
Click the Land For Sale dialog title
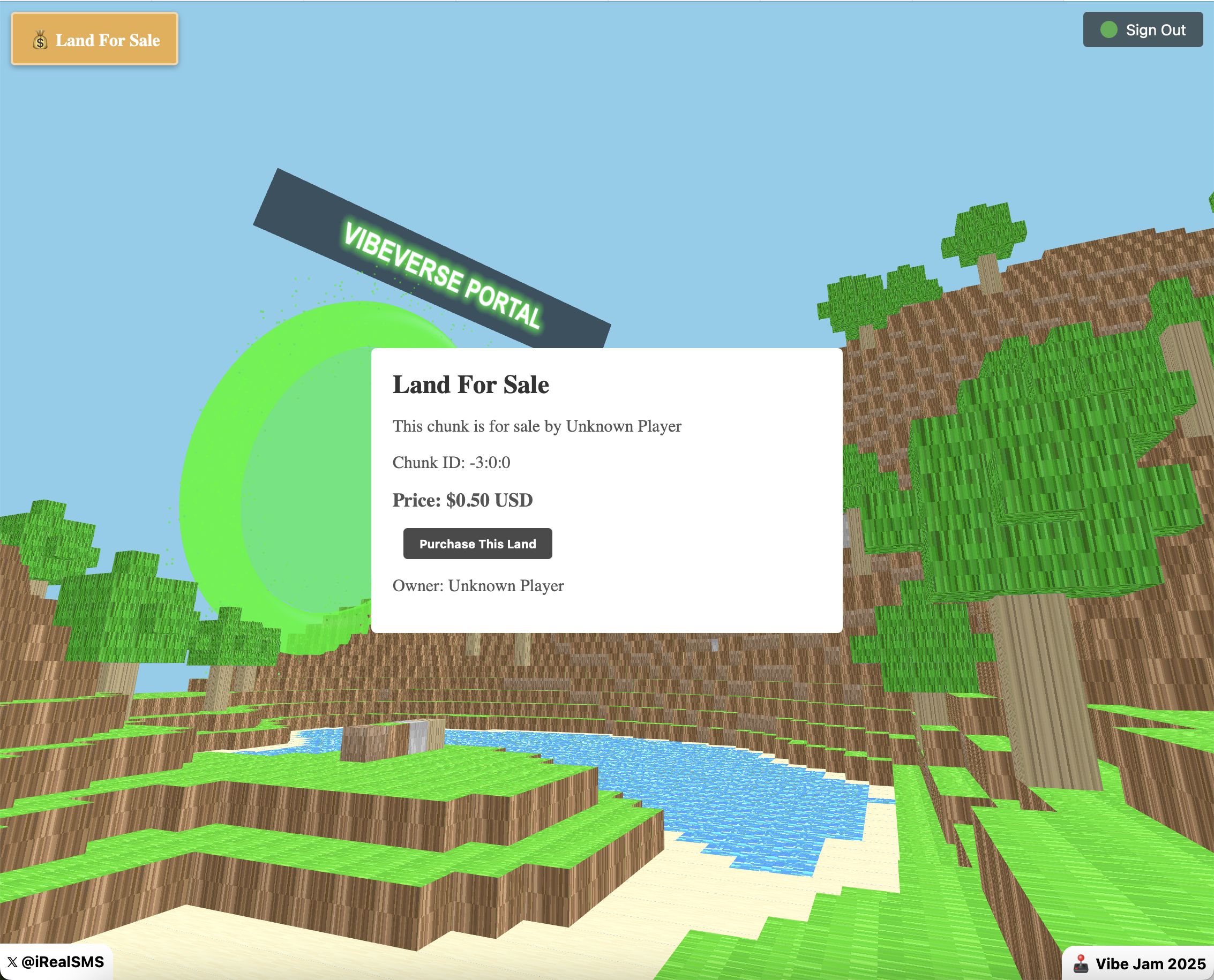470,385
